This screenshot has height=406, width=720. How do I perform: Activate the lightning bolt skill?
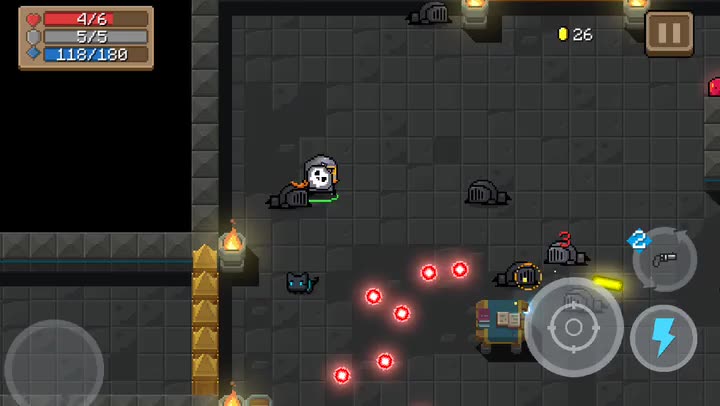[663, 337]
